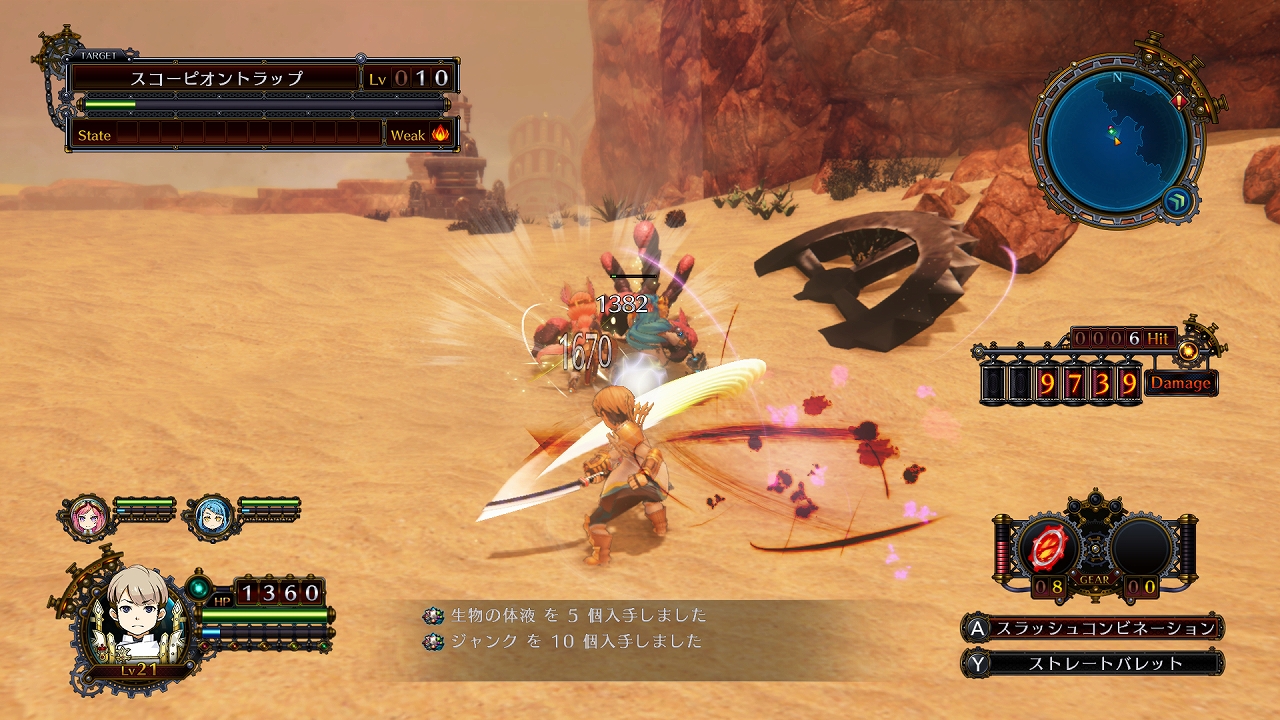Image resolution: width=1280 pixels, height=720 pixels.
Task: Select the blue-haired party member portrait
Action: pyautogui.click(x=211, y=517)
